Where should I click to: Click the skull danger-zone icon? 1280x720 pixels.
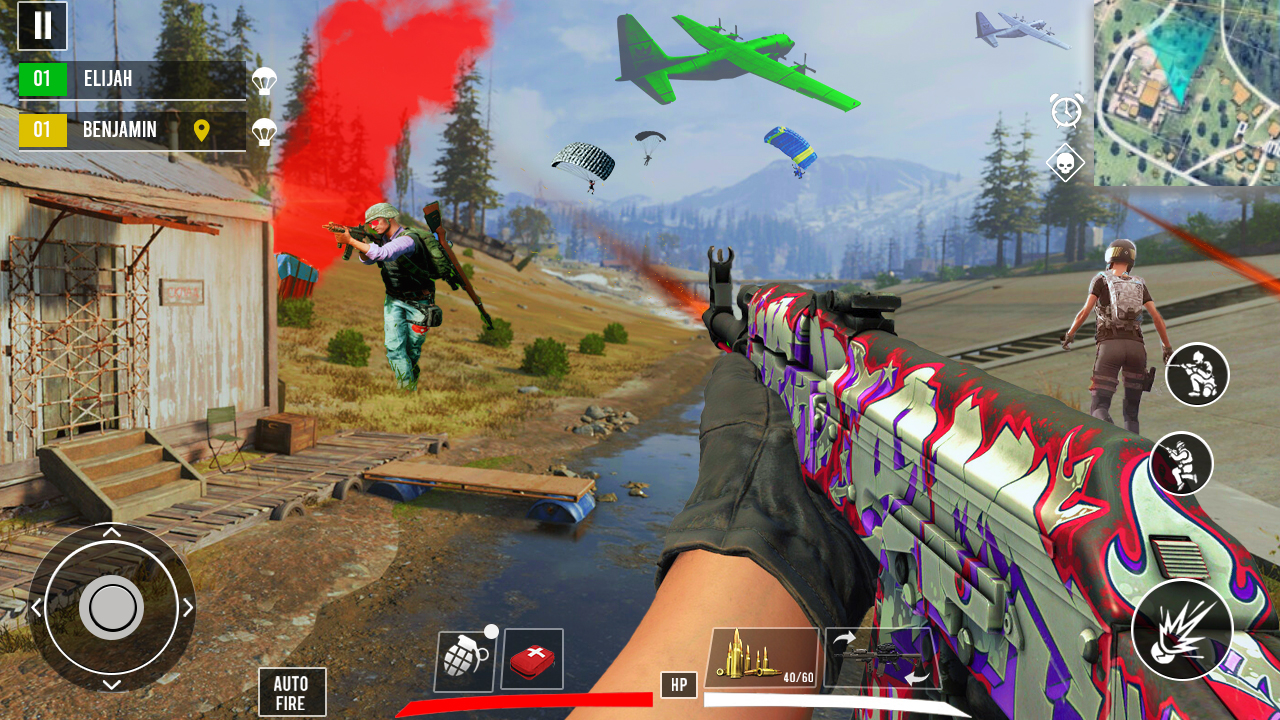pos(1064,162)
